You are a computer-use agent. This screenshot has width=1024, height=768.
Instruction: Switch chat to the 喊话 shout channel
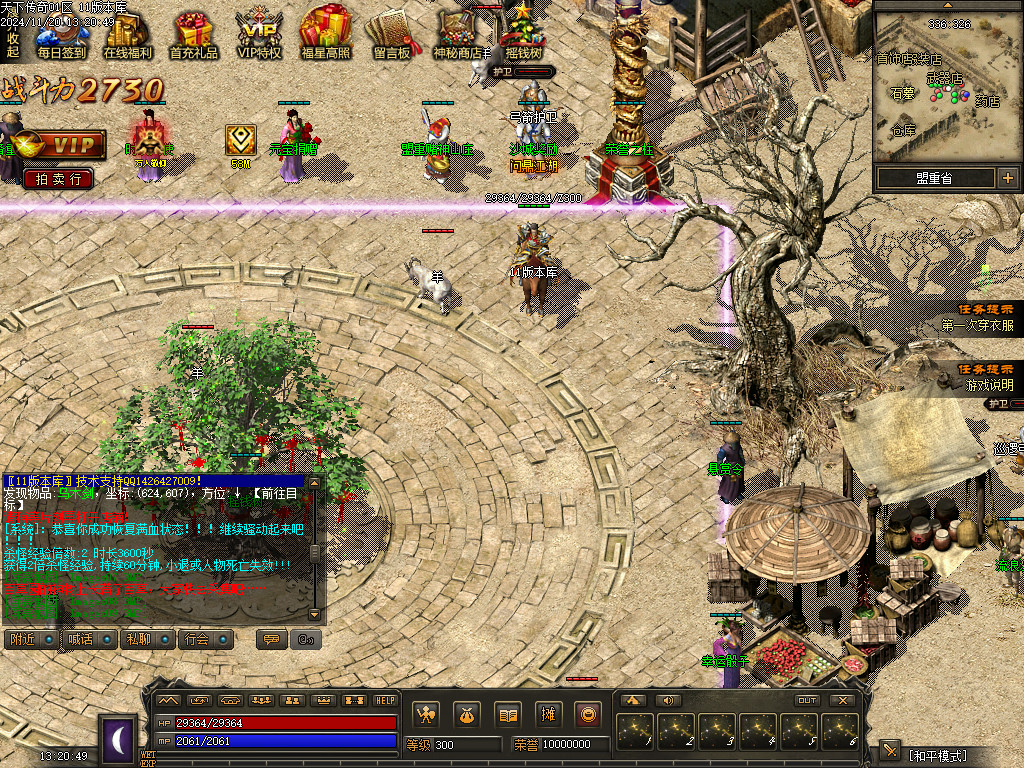(x=88, y=639)
